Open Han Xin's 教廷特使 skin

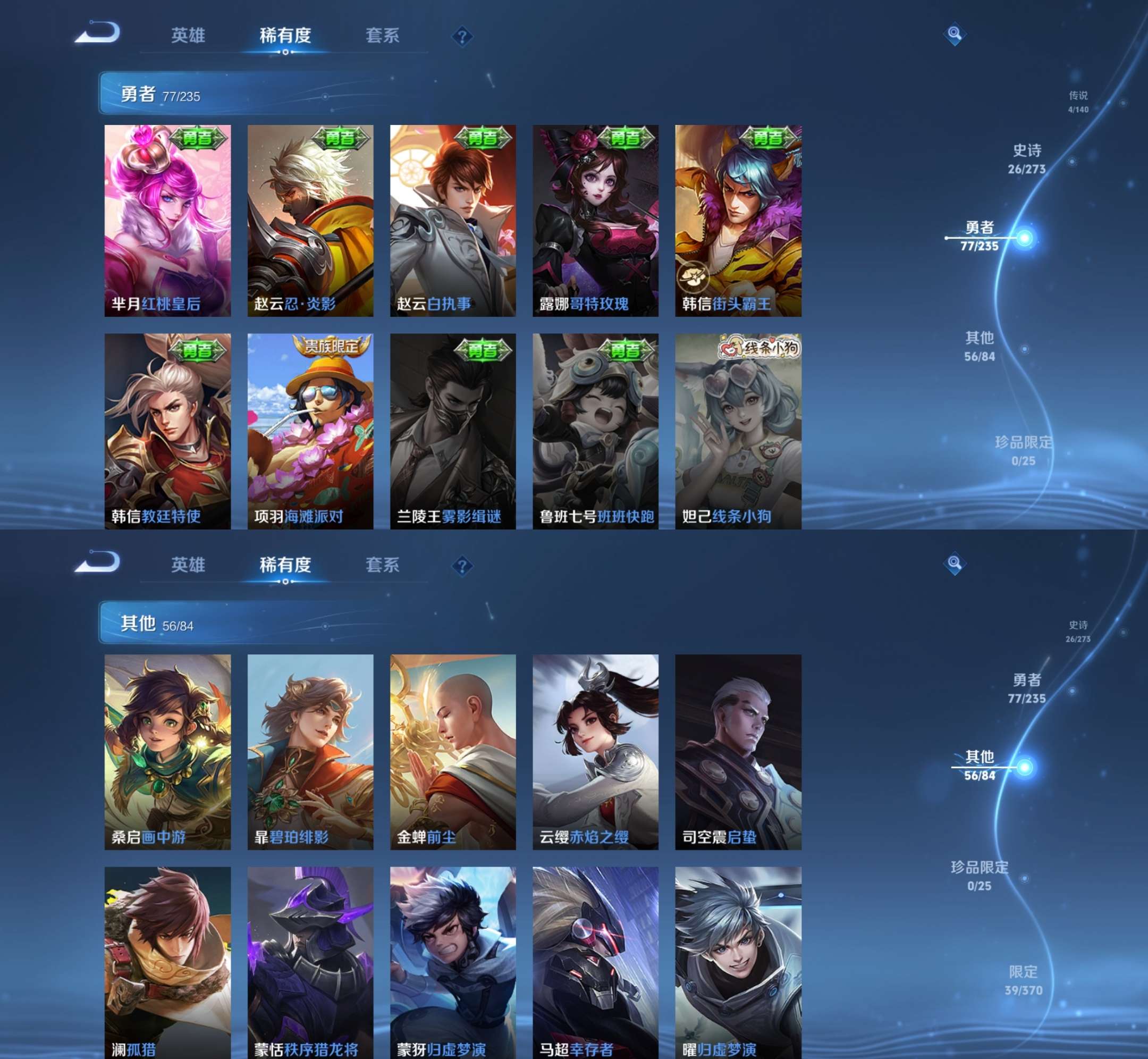167,431
